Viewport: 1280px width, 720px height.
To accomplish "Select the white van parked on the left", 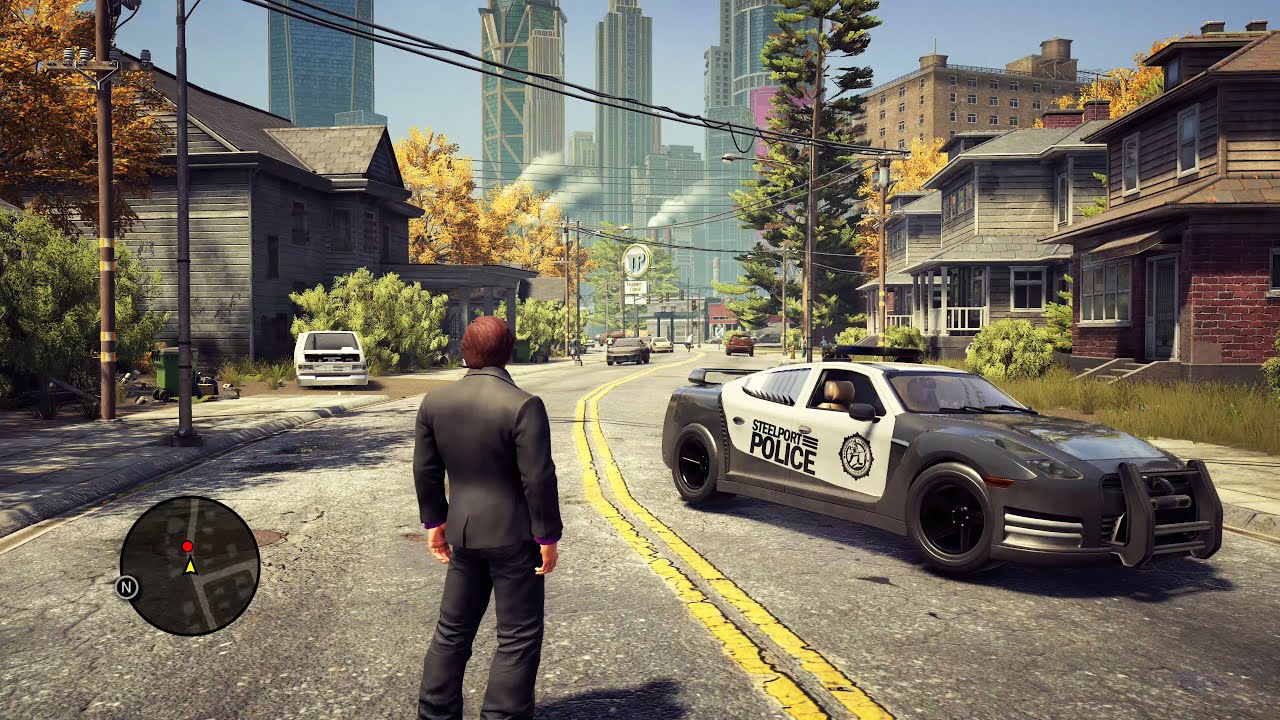I will coord(330,360).
